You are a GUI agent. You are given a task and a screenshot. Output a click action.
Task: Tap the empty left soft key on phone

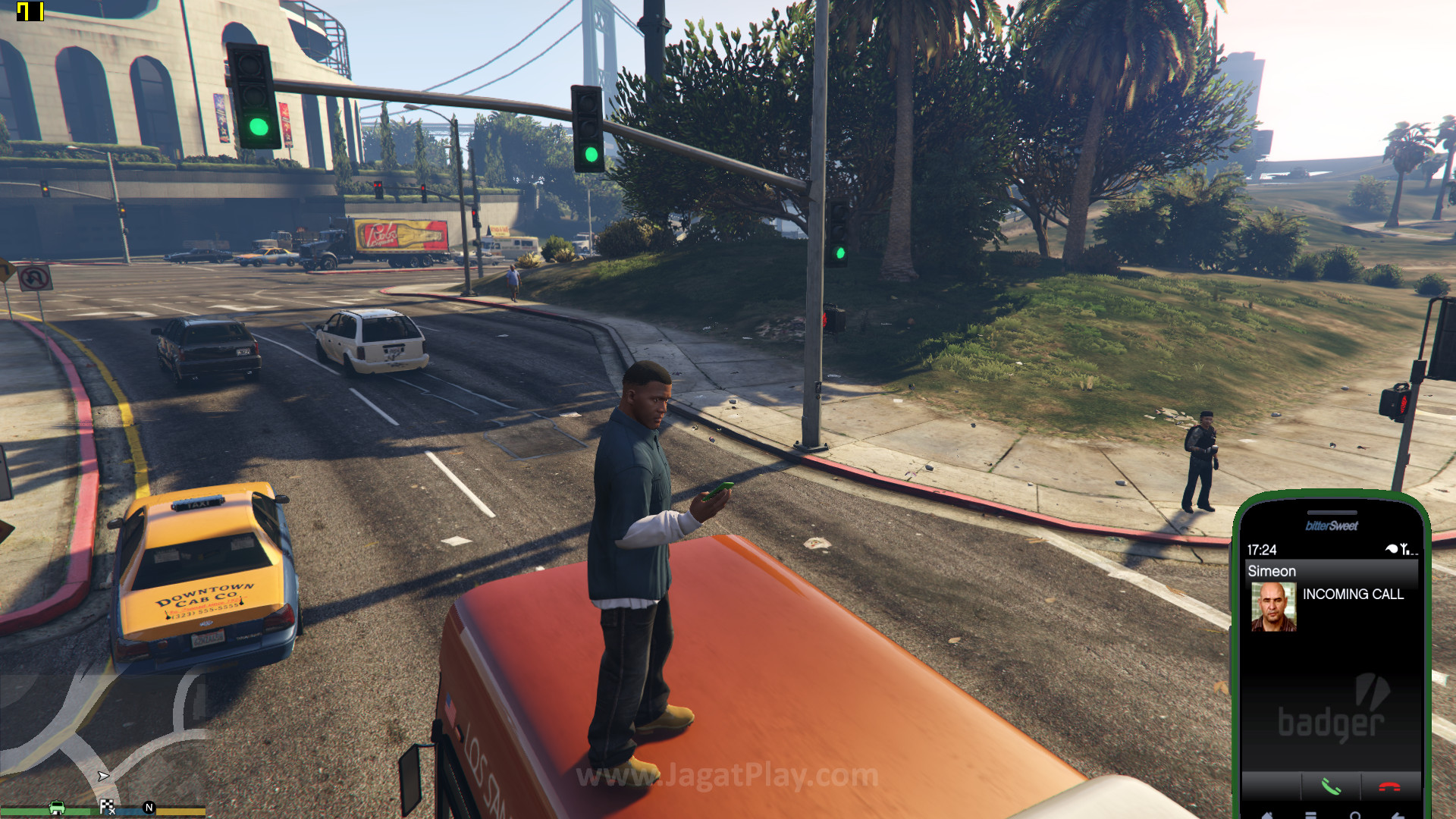pos(1272,787)
